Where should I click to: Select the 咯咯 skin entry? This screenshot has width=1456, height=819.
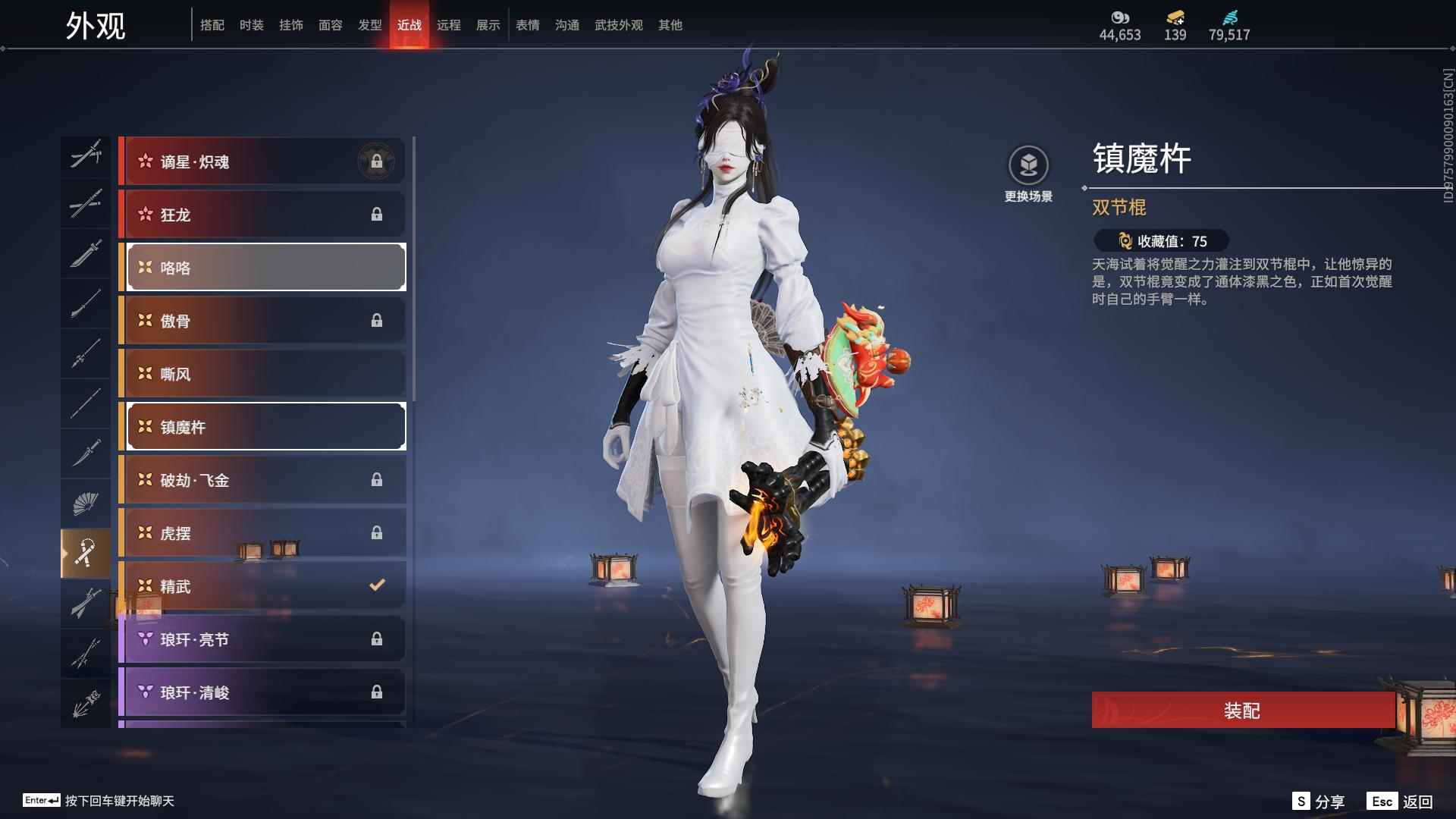pos(263,267)
